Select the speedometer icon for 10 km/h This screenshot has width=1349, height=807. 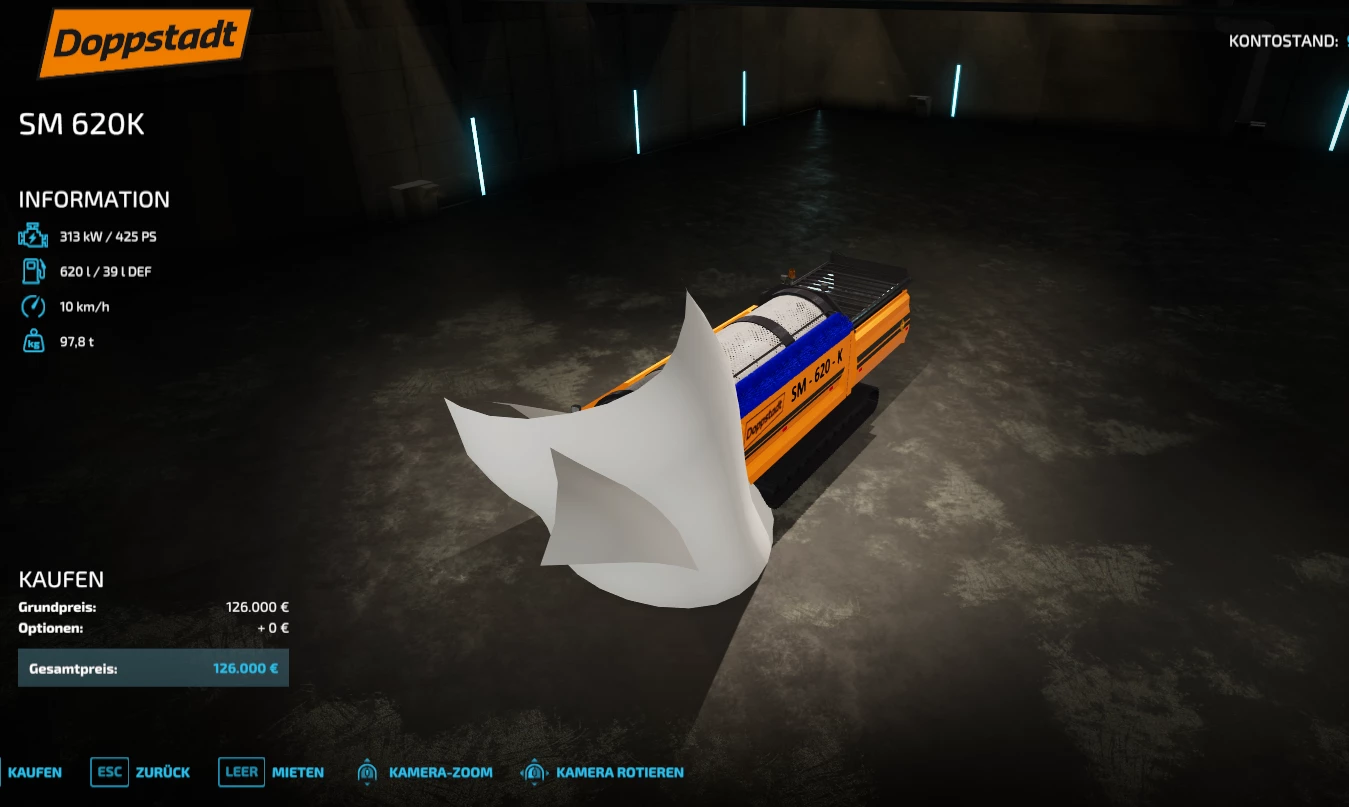tap(33, 306)
